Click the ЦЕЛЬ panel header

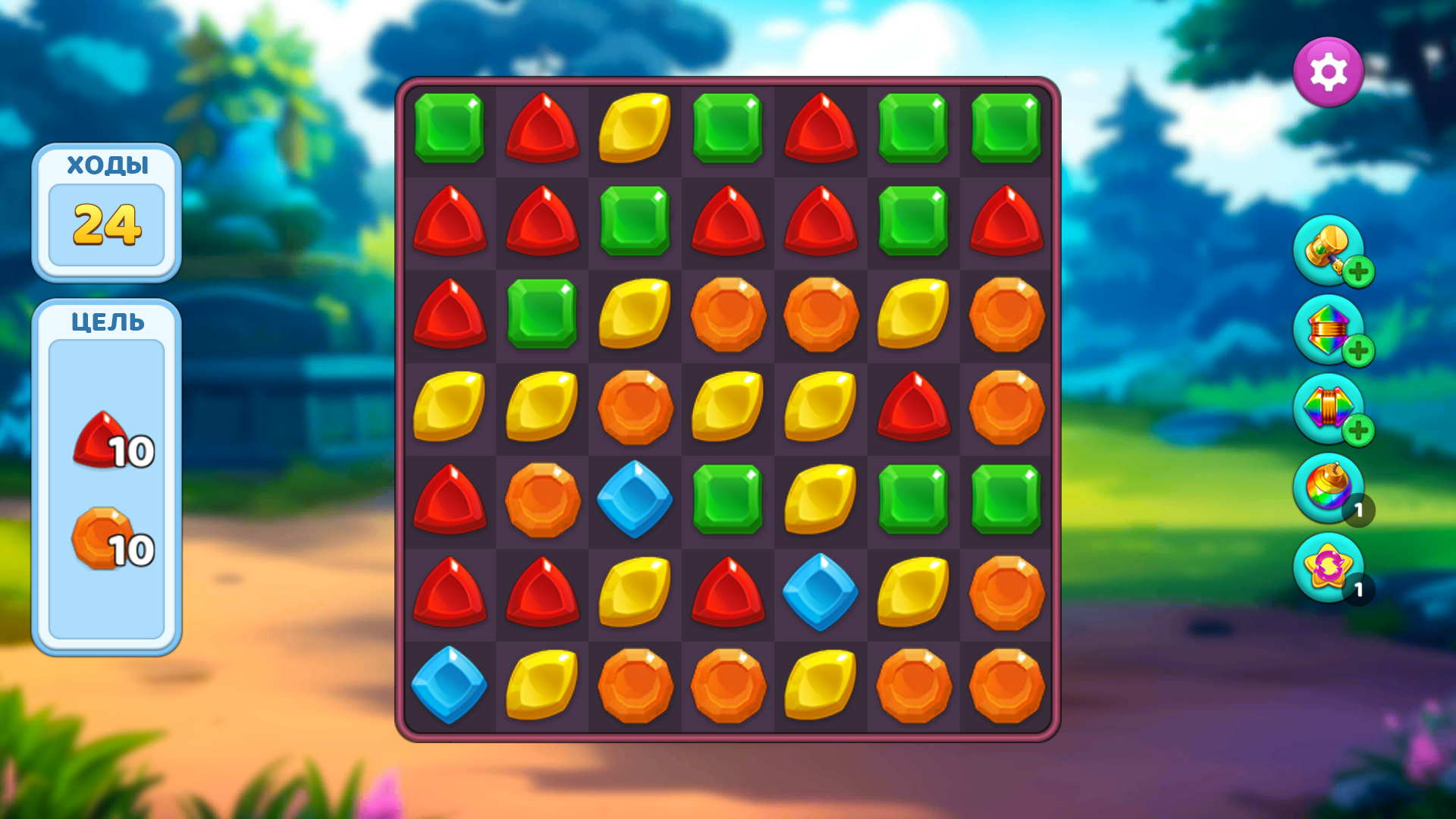tap(106, 322)
